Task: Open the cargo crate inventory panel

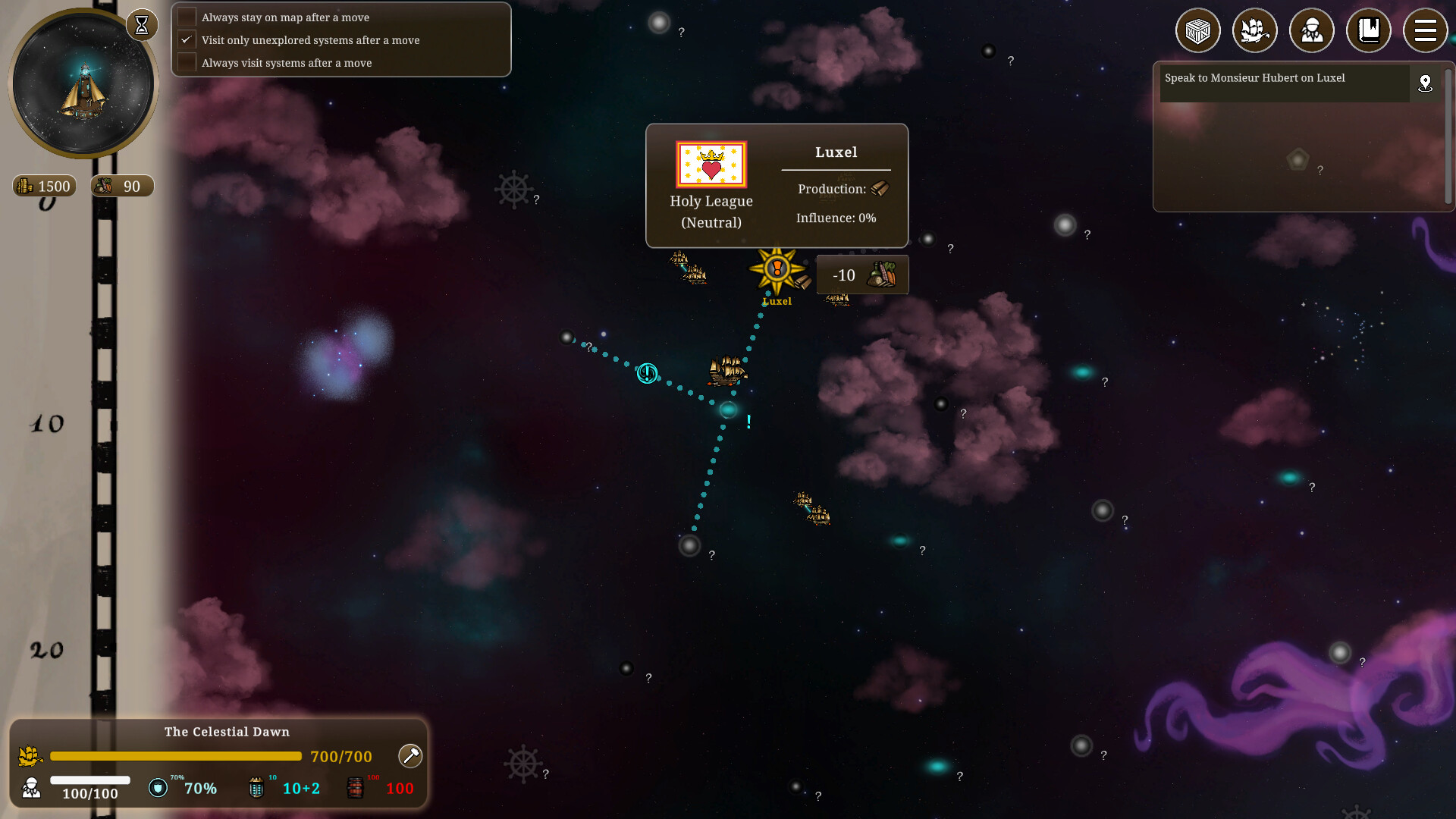Action: coord(1197,30)
